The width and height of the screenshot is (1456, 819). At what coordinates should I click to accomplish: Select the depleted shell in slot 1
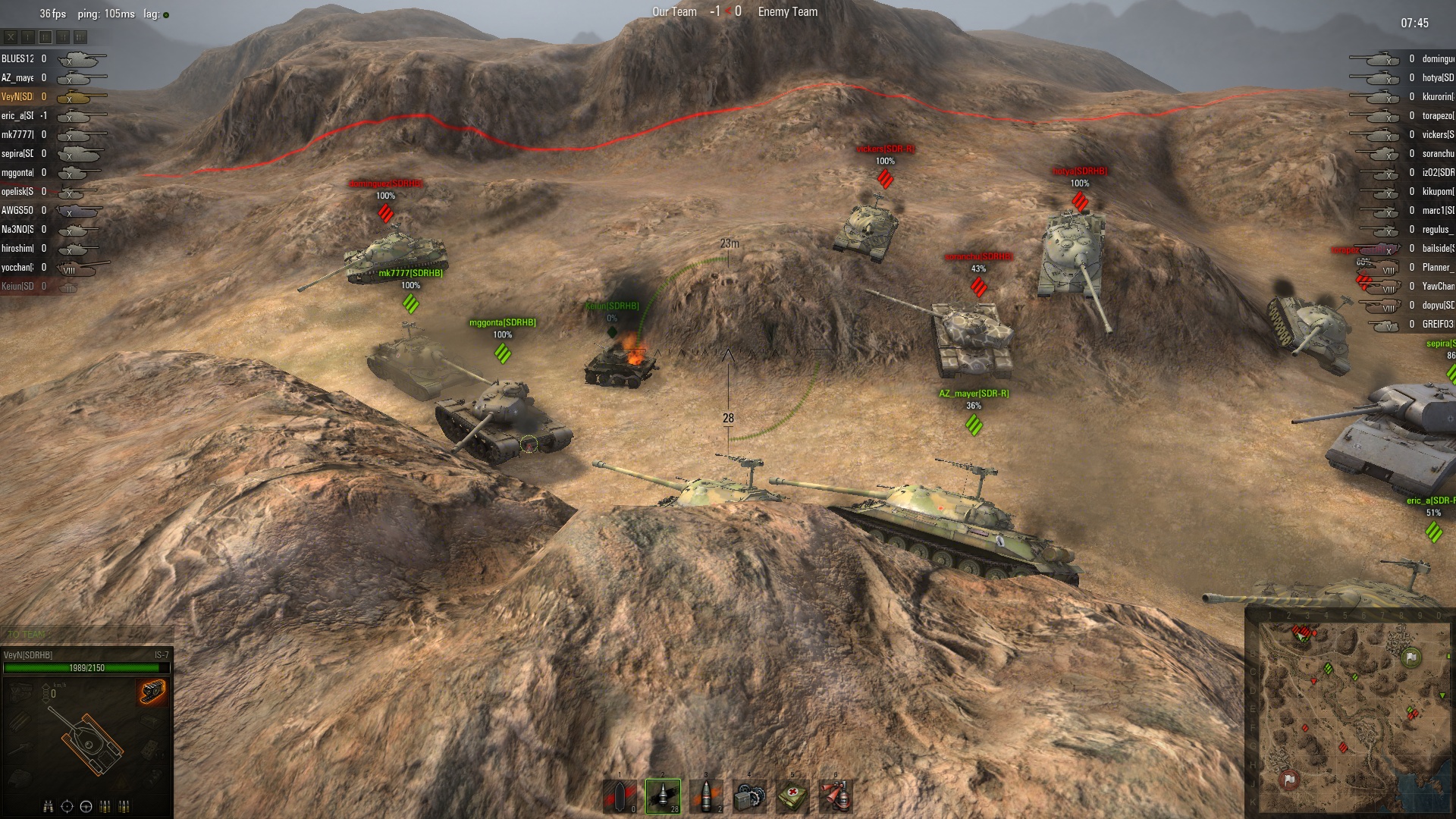(x=620, y=796)
